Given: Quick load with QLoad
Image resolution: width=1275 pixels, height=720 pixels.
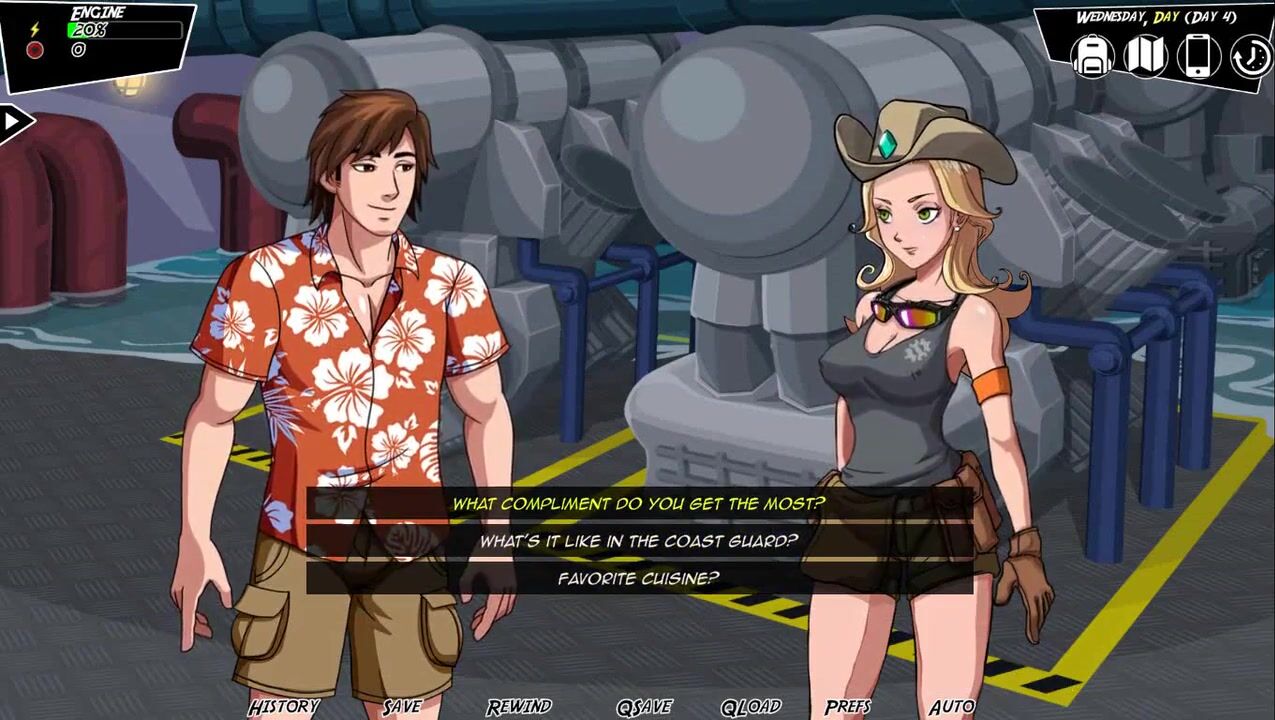Looking at the screenshot, I should [x=751, y=706].
